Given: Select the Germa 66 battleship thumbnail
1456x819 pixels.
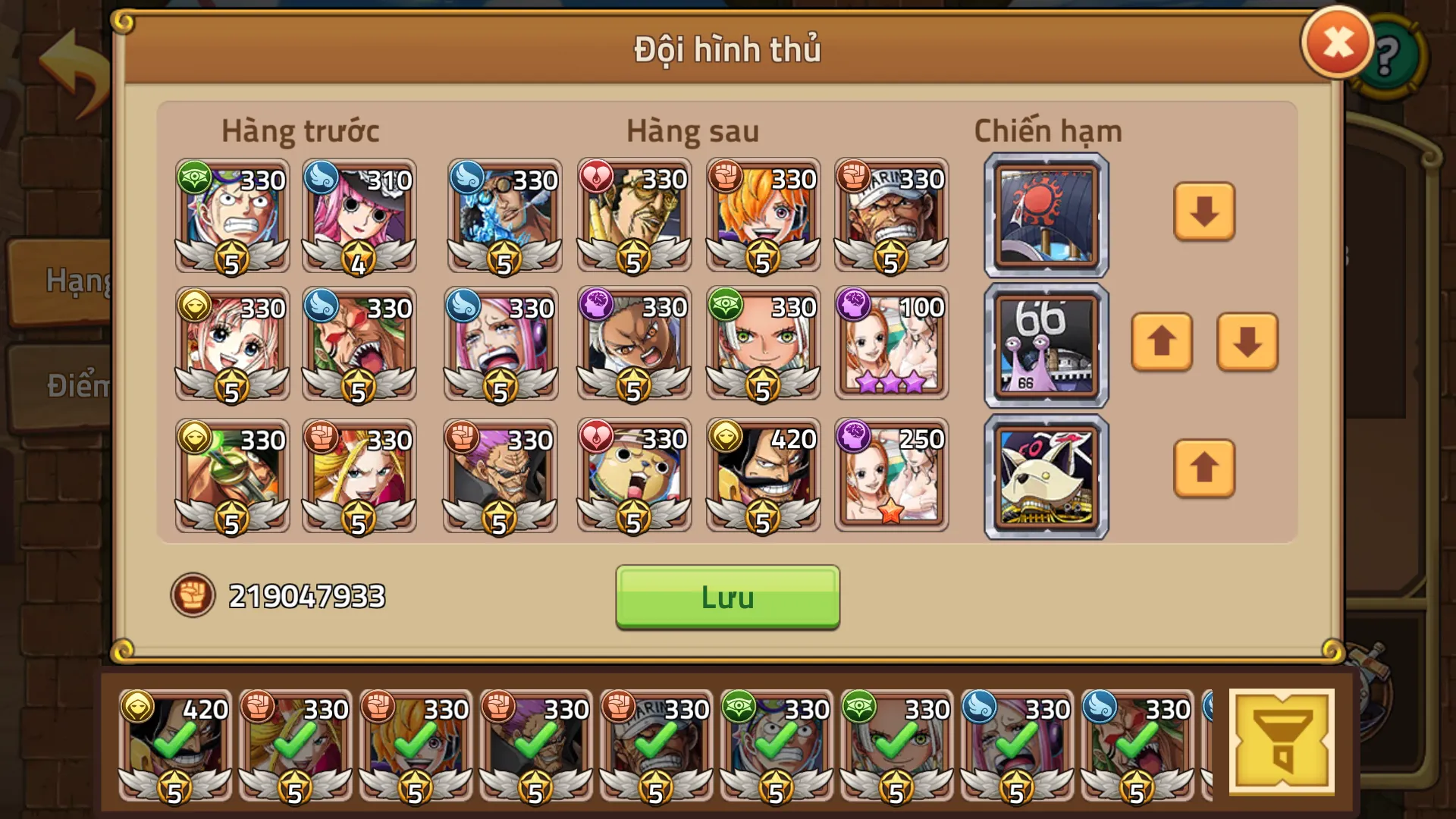Looking at the screenshot, I should [x=1045, y=343].
